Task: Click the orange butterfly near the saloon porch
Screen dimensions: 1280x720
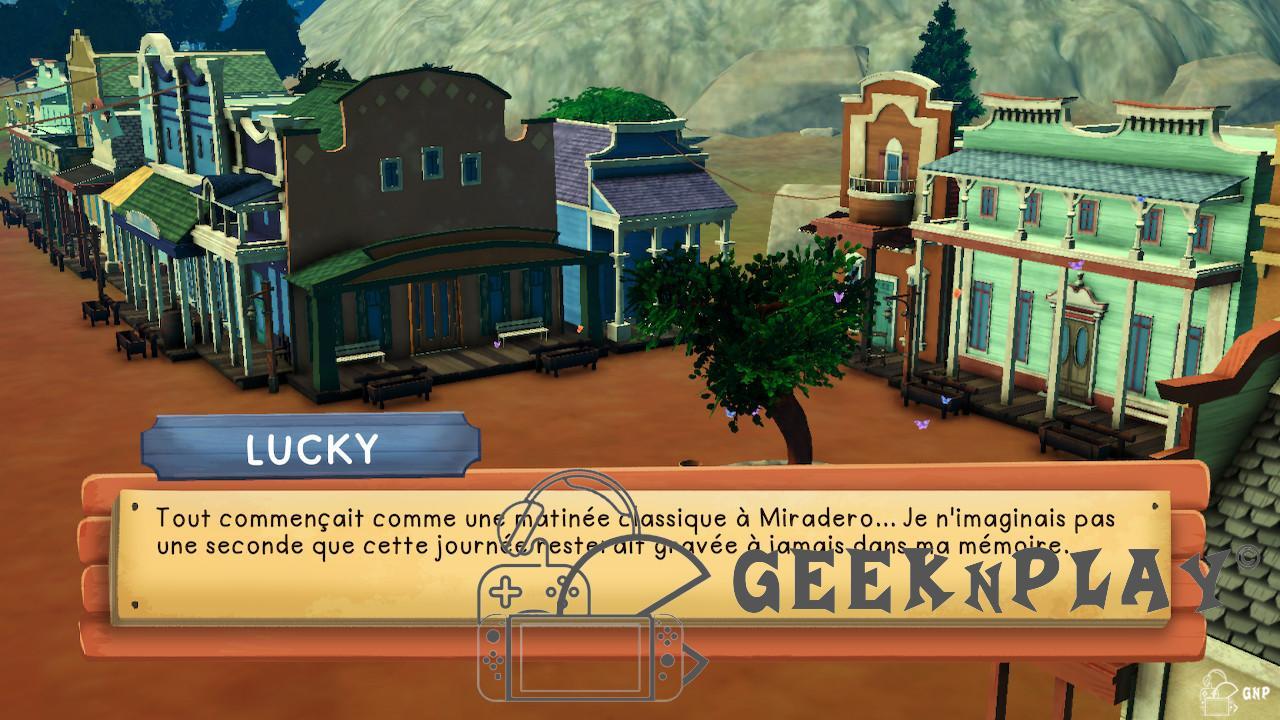Action: click(580, 329)
